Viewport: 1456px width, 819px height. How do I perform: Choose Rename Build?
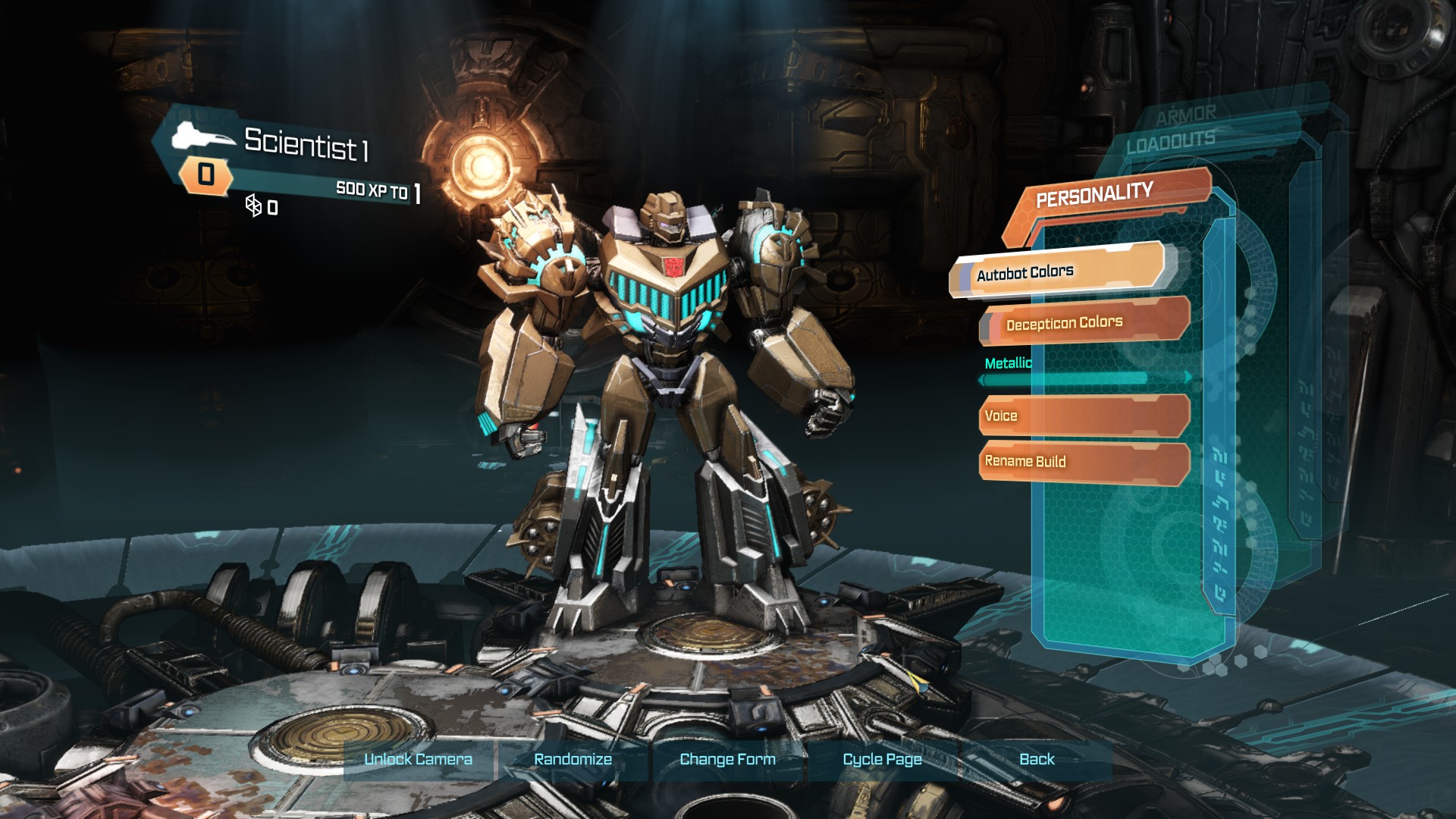click(x=1084, y=461)
